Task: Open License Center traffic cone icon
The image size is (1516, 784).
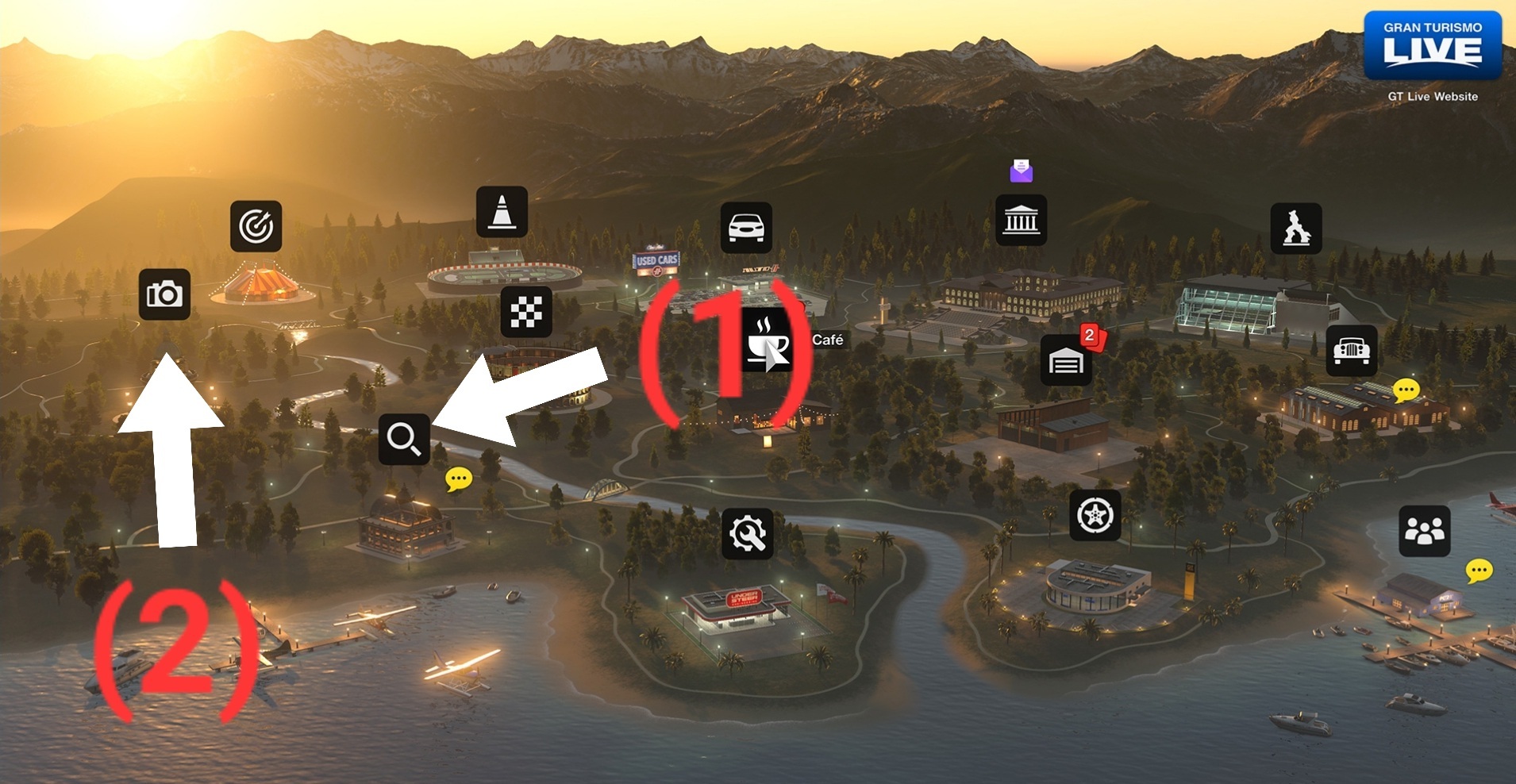Action: point(502,212)
